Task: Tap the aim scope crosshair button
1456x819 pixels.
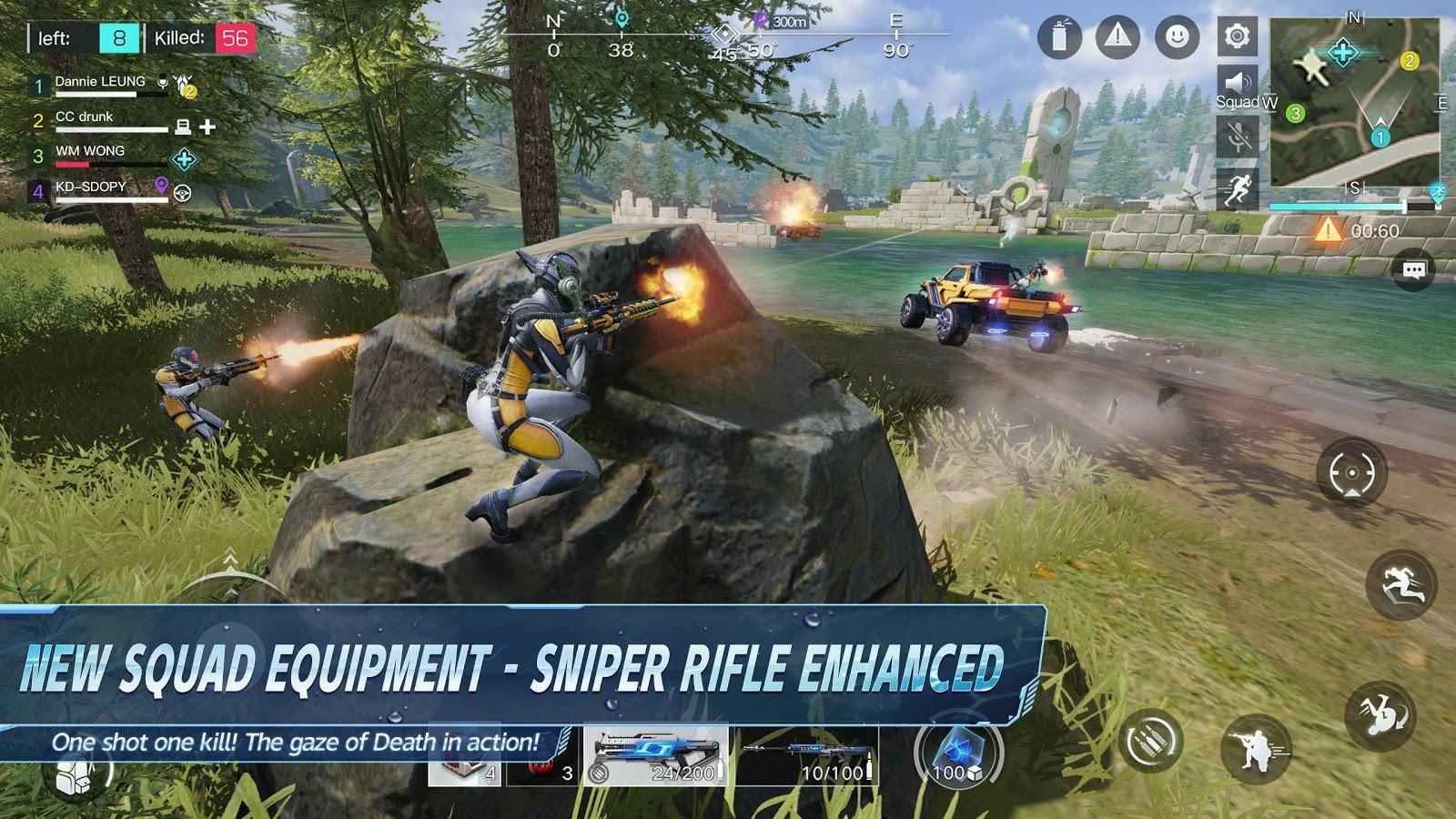Action: [1351, 473]
